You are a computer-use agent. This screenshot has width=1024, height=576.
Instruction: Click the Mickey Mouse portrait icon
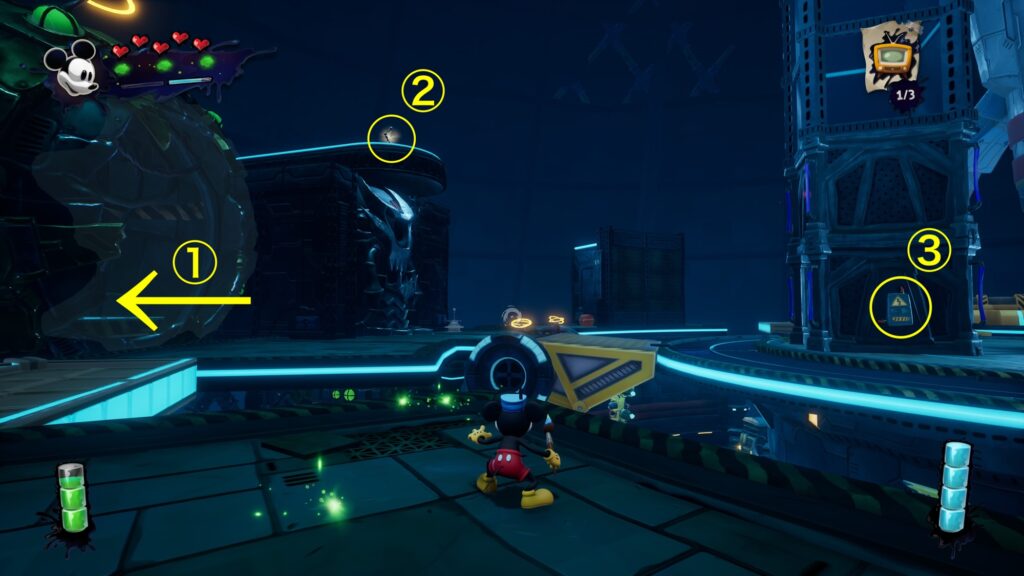click(74, 68)
